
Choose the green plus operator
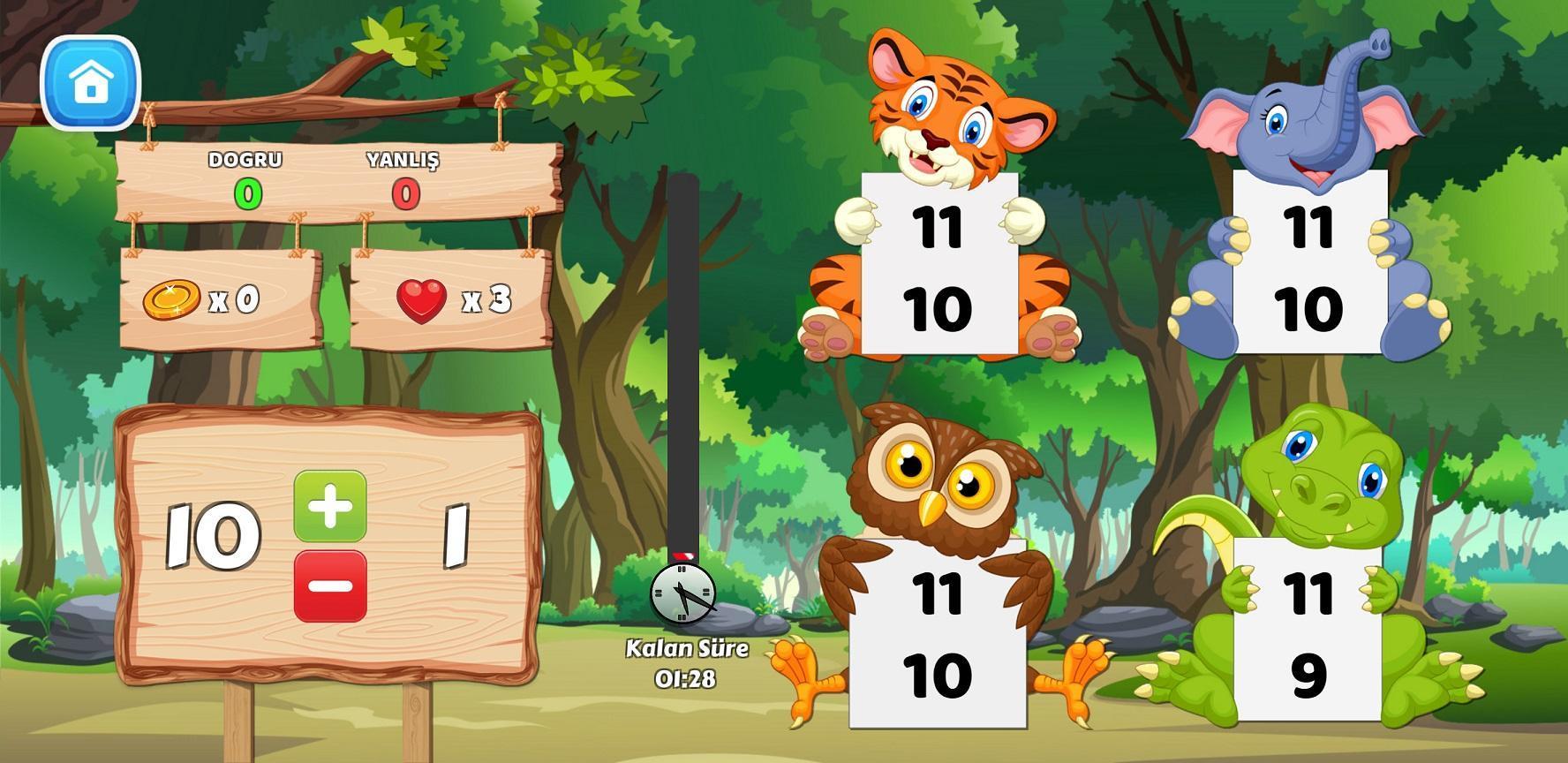330,505
